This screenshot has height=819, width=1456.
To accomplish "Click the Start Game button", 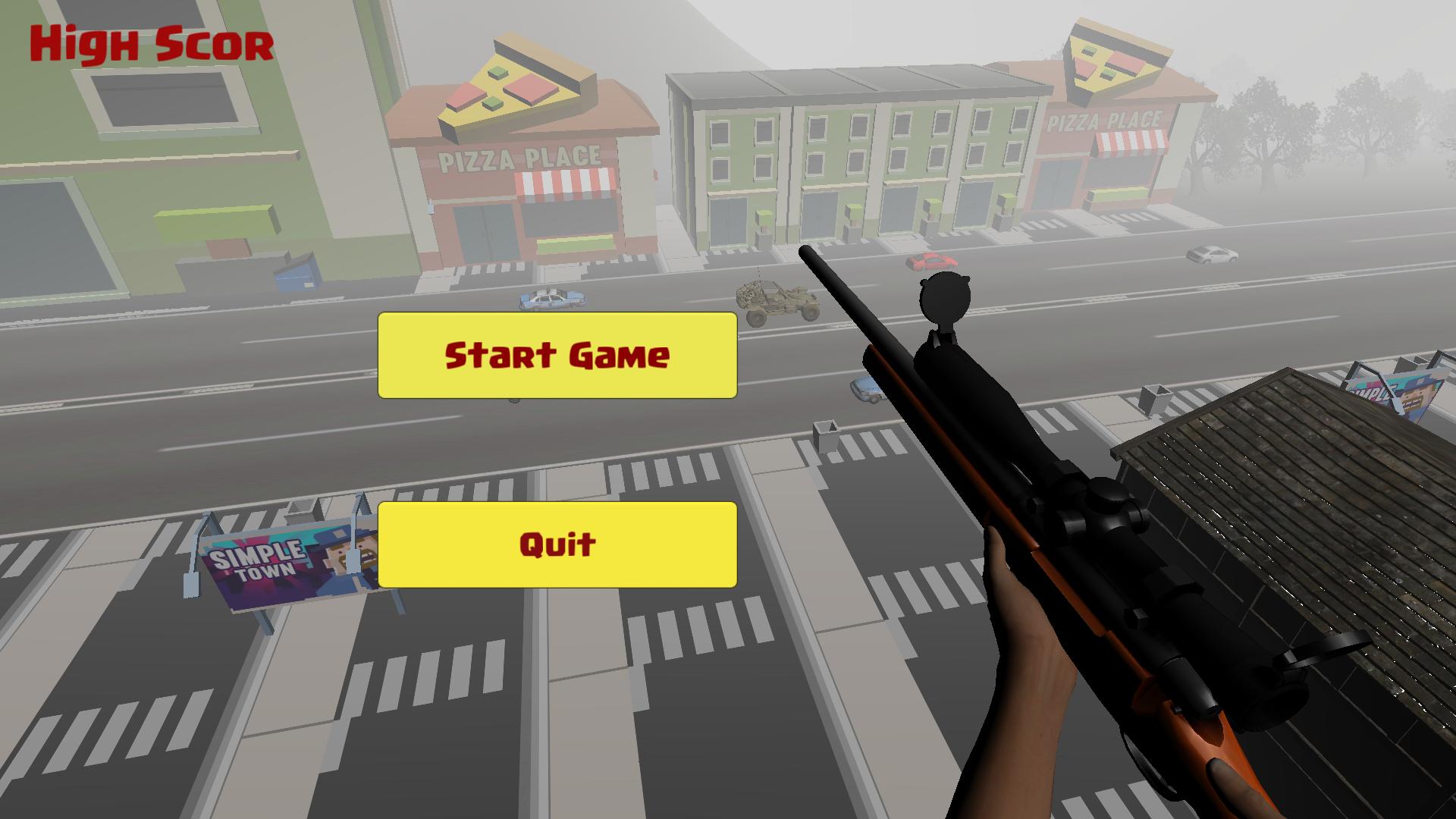I will (557, 355).
